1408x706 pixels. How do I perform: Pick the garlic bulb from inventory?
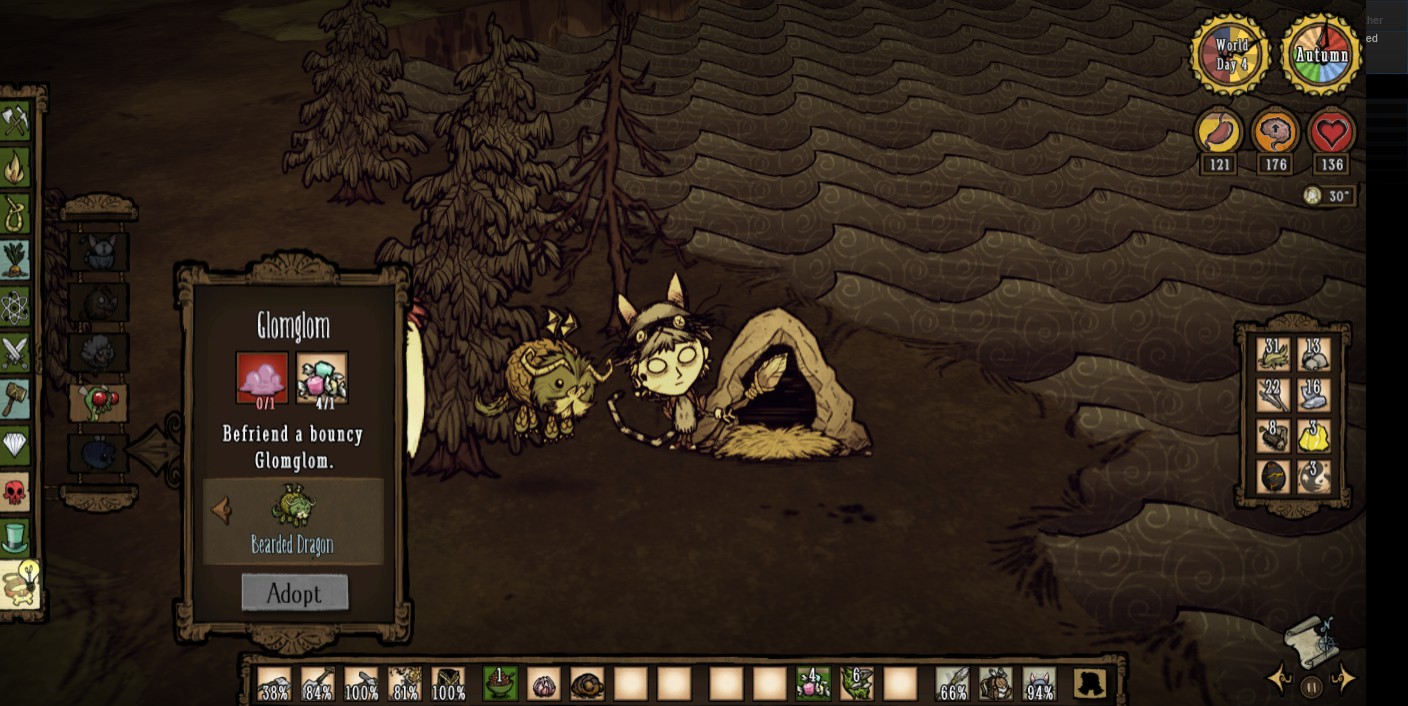(x=544, y=684)
